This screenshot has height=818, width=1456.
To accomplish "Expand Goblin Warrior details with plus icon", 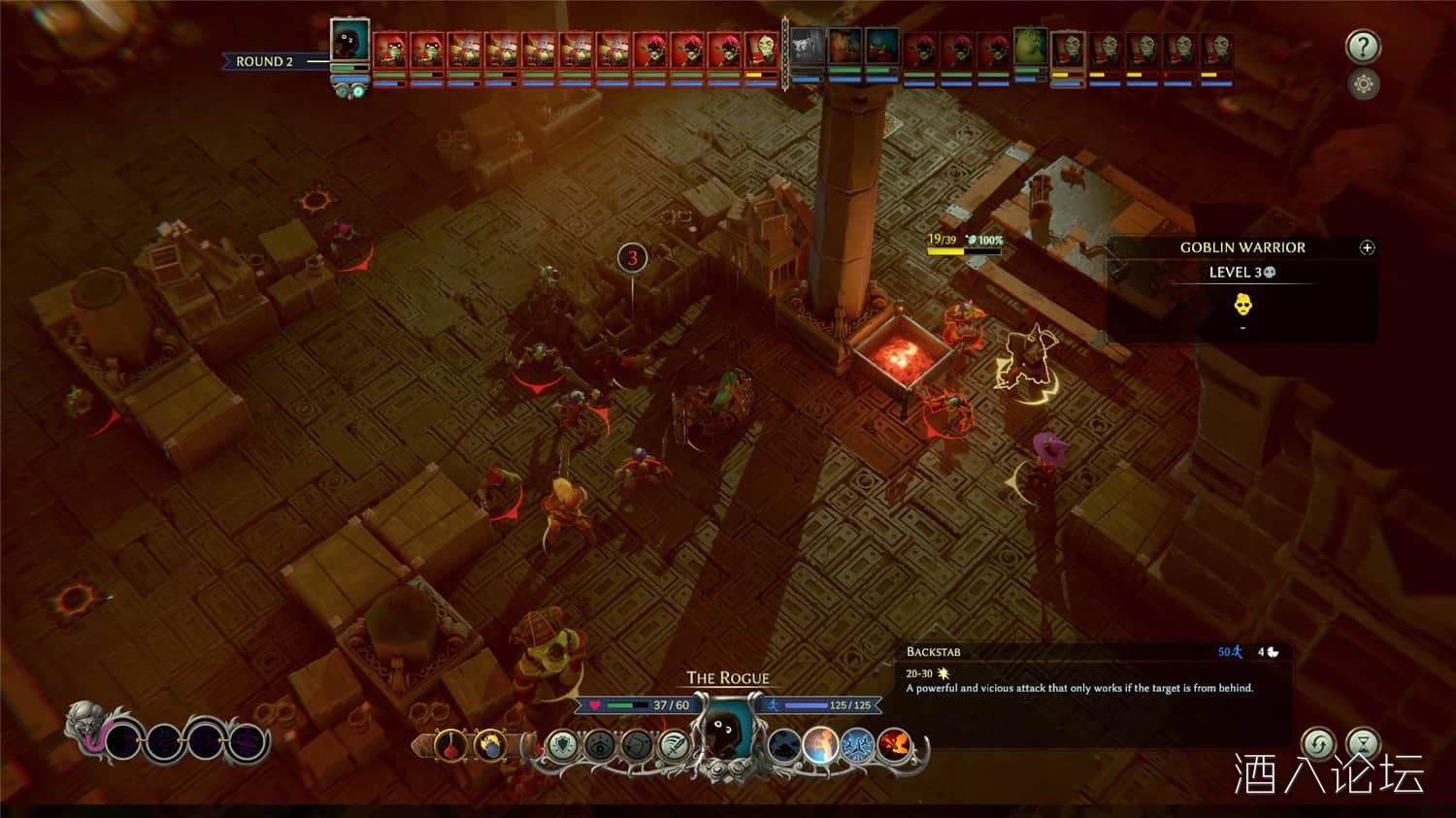I will [x=1367, y=247].
